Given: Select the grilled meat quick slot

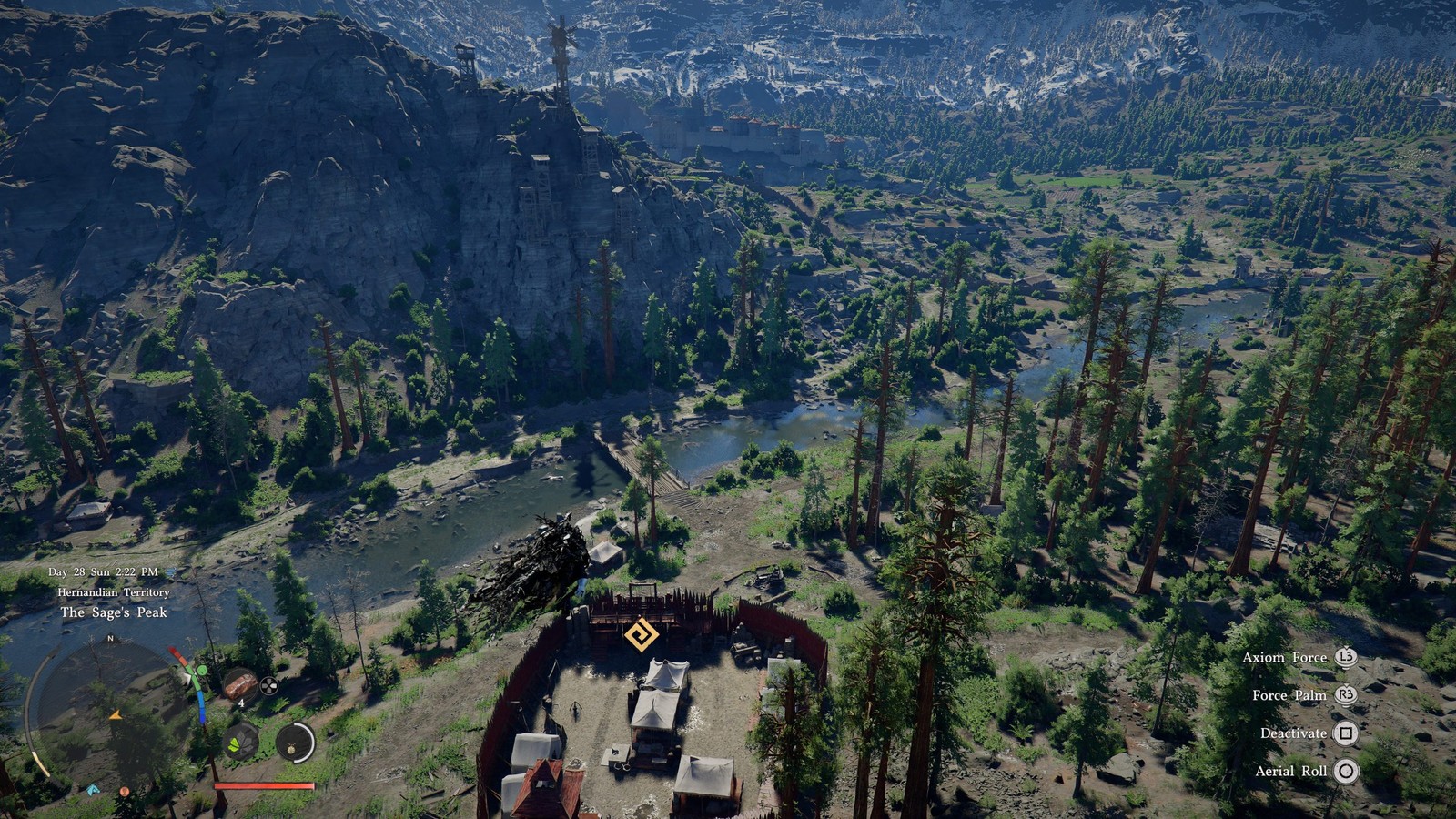Looking at the screenshot, I should click(x=239, y=684).
